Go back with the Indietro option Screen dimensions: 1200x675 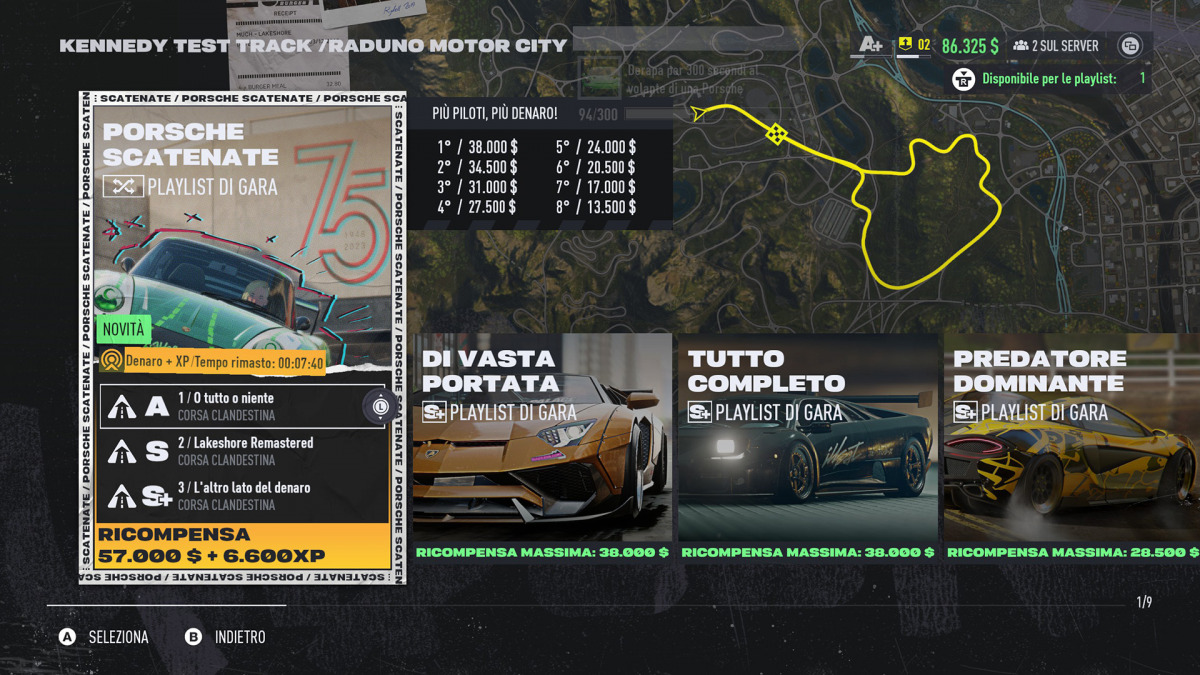(240, 637)
